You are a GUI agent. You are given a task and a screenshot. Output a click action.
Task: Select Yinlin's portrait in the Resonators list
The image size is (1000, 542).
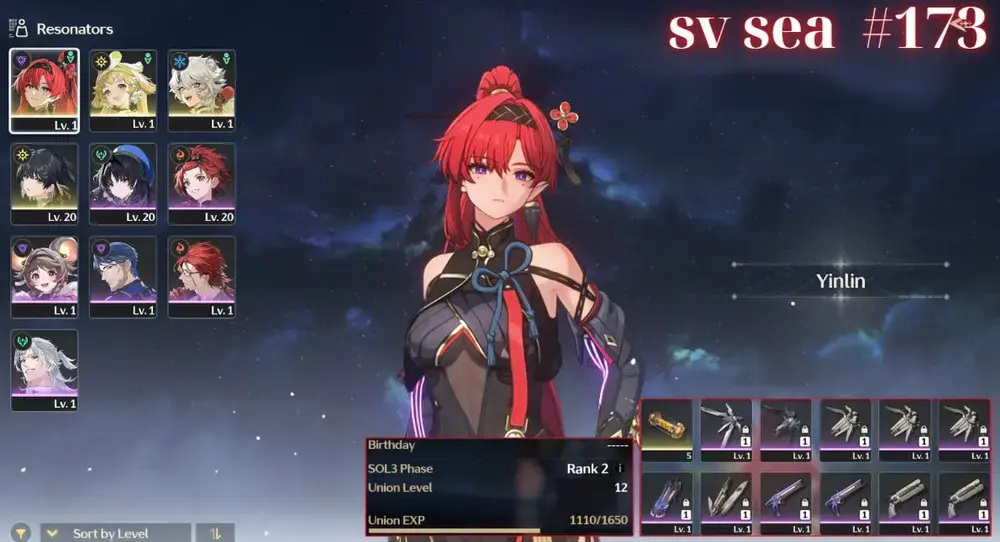(x=44, y=90)
